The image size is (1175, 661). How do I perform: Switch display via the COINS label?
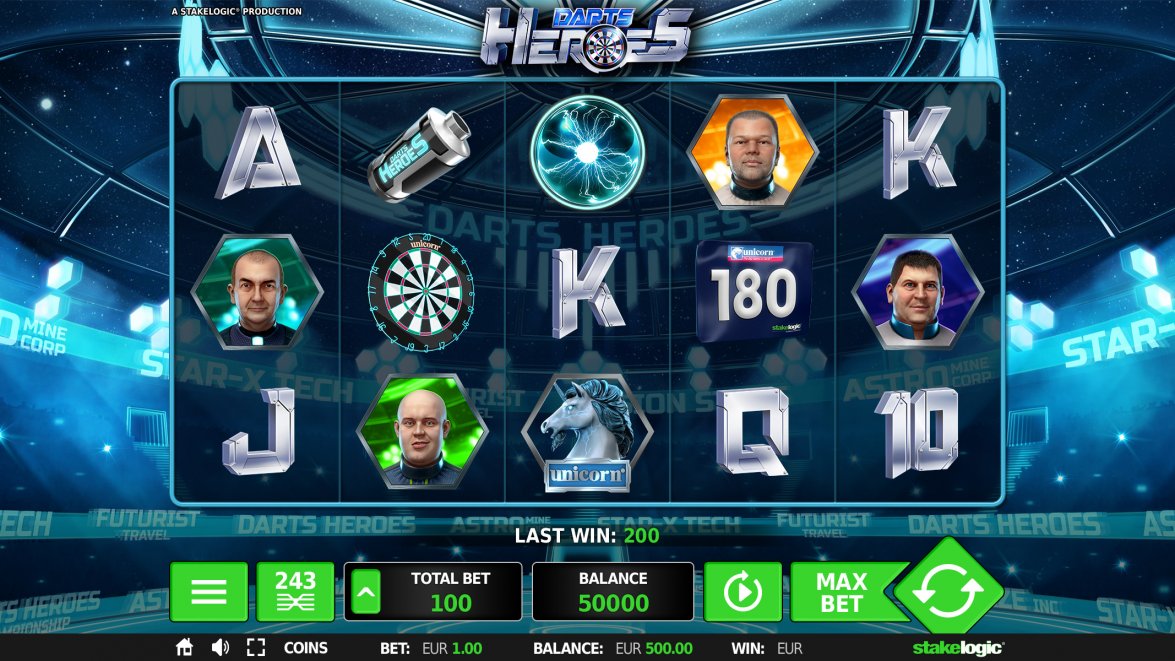(306, 648)
